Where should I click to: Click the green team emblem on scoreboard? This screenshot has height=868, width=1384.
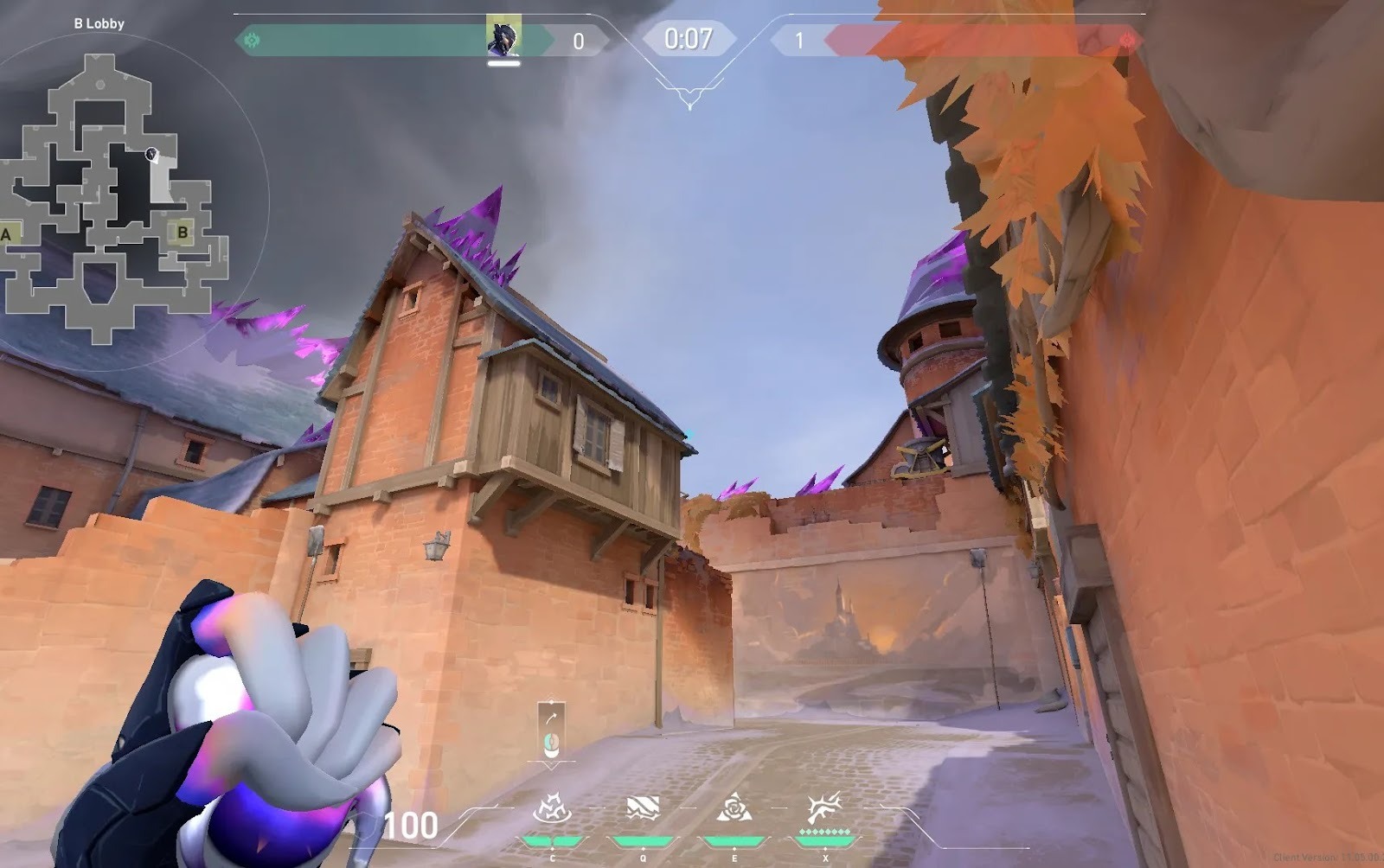pos(252,40)
